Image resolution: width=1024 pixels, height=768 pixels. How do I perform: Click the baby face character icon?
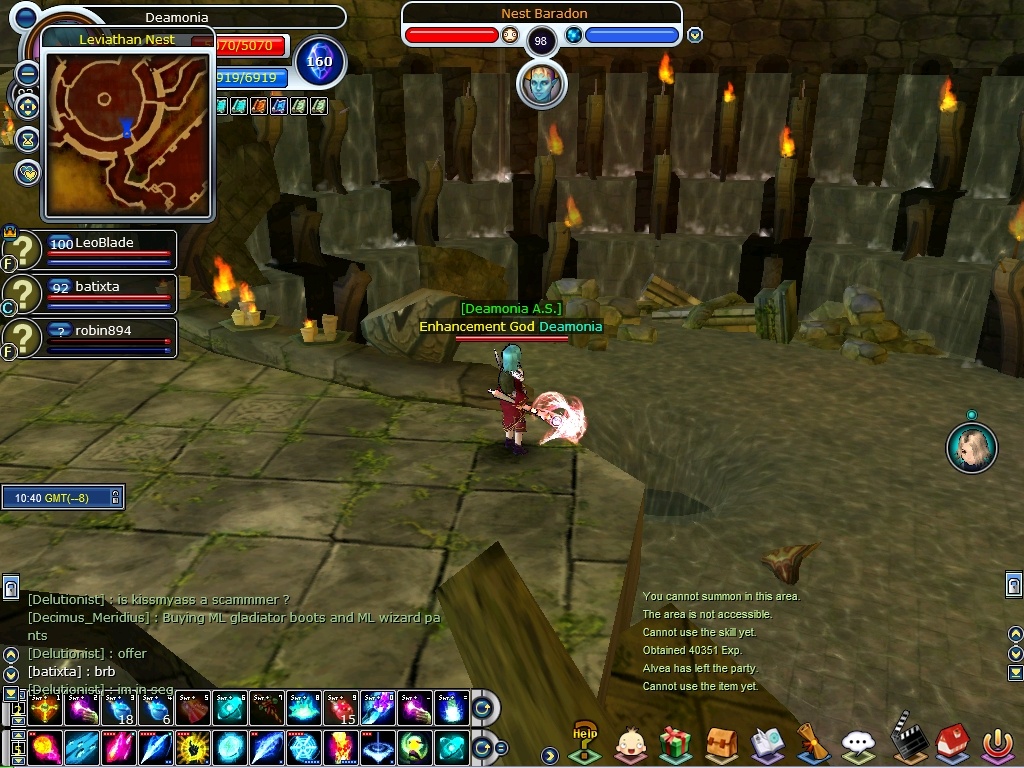point(630,744)
